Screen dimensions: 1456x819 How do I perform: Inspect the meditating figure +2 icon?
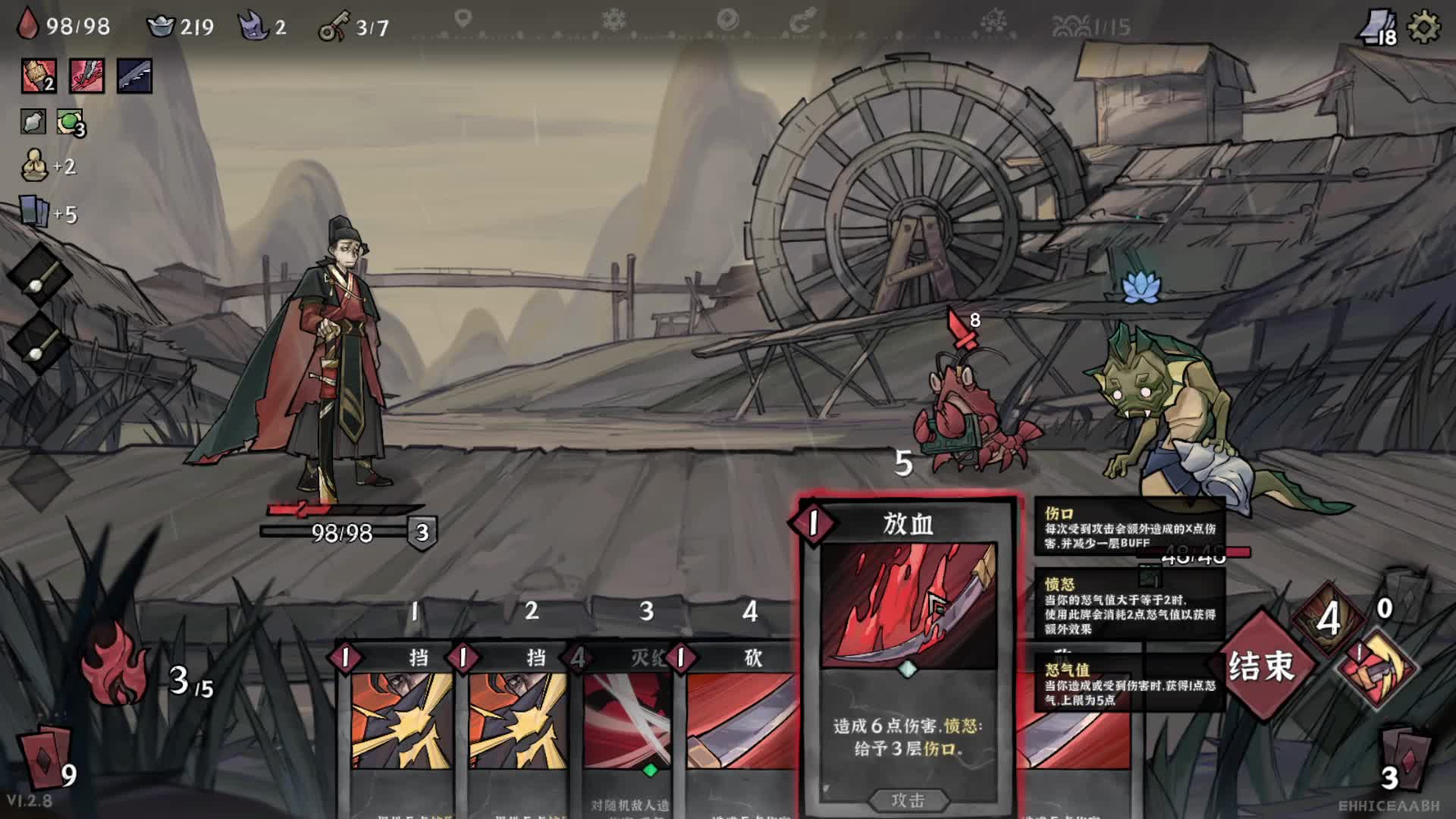[x=35, y=165]
